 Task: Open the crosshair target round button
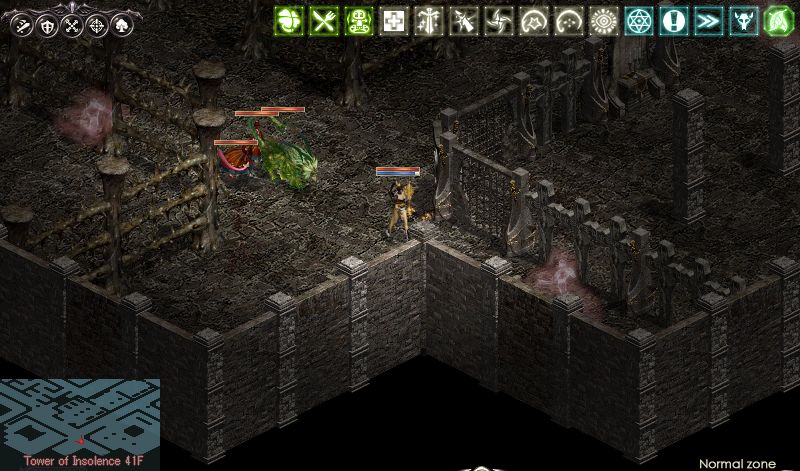pyautogui.click(x=98, y=26)
